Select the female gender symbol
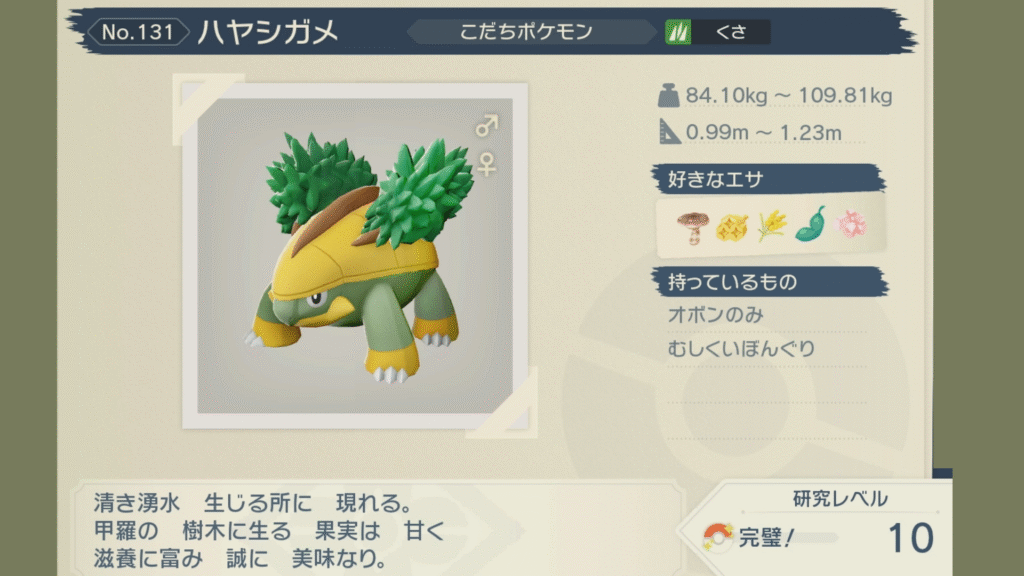 (486, 163)
